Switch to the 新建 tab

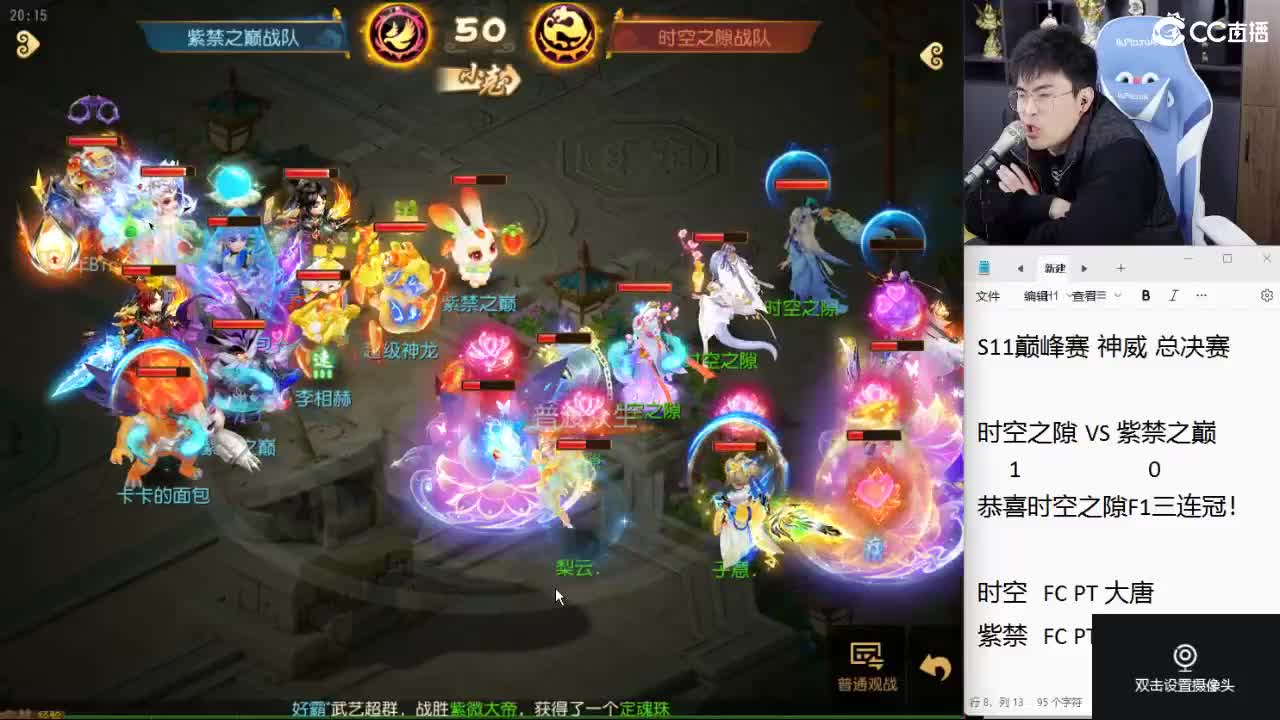coord(1056,267)
